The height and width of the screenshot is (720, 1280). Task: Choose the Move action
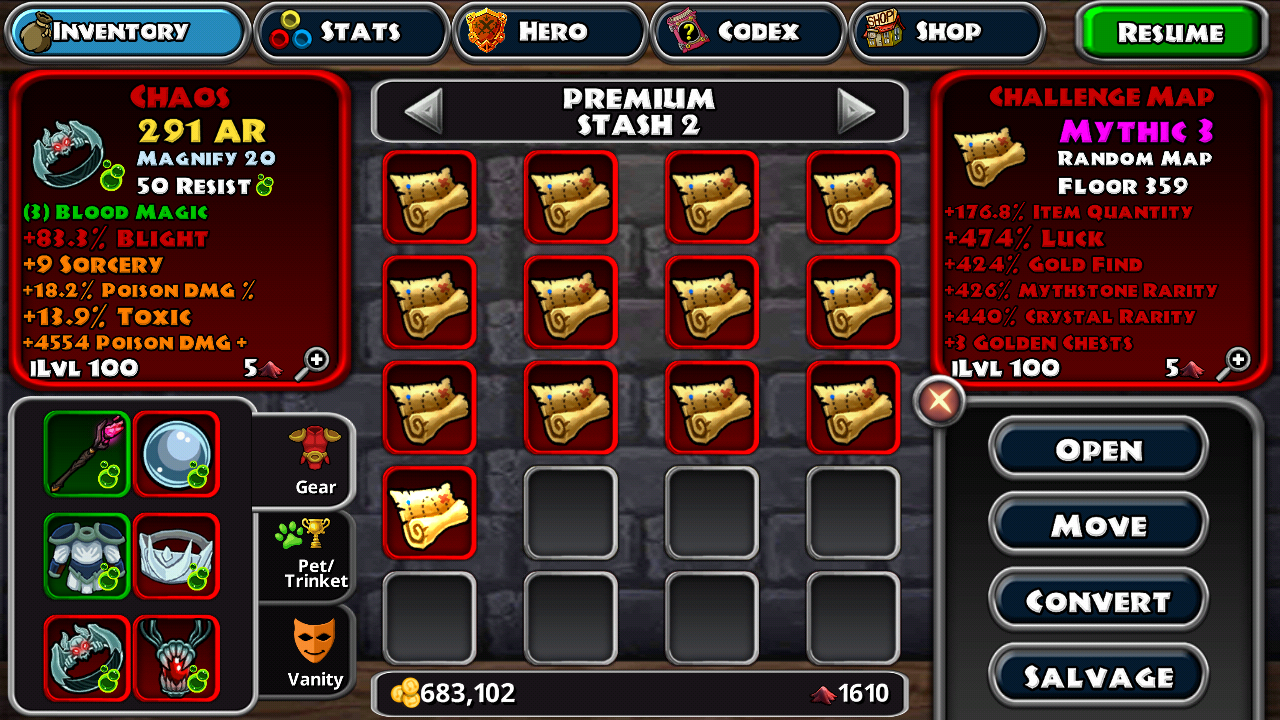tap(1098, 525)
